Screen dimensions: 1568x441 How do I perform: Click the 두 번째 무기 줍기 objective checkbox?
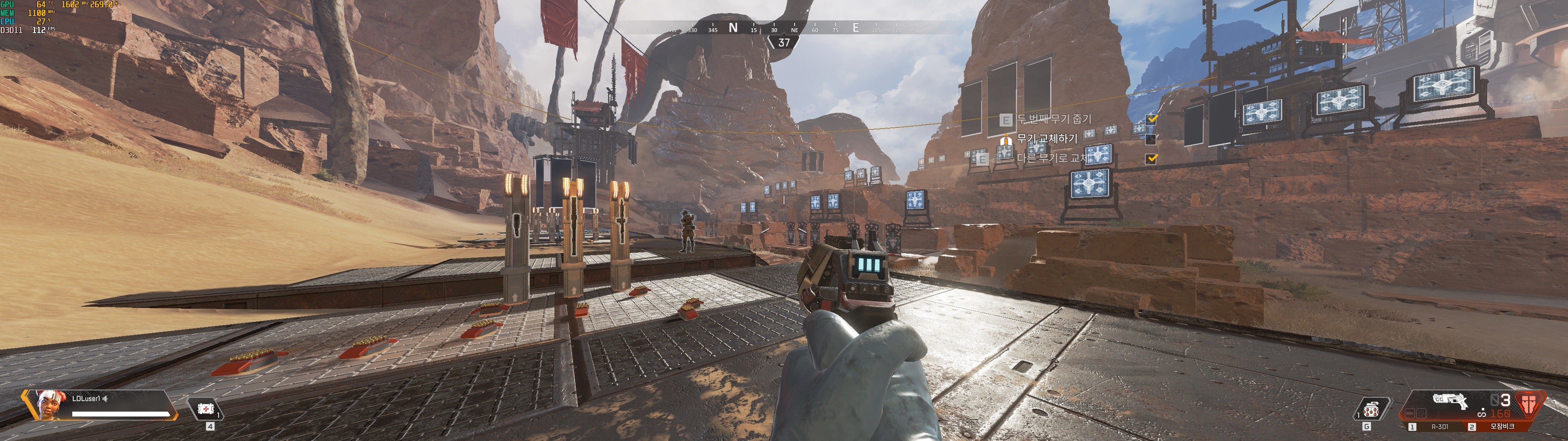[1151, 119]
